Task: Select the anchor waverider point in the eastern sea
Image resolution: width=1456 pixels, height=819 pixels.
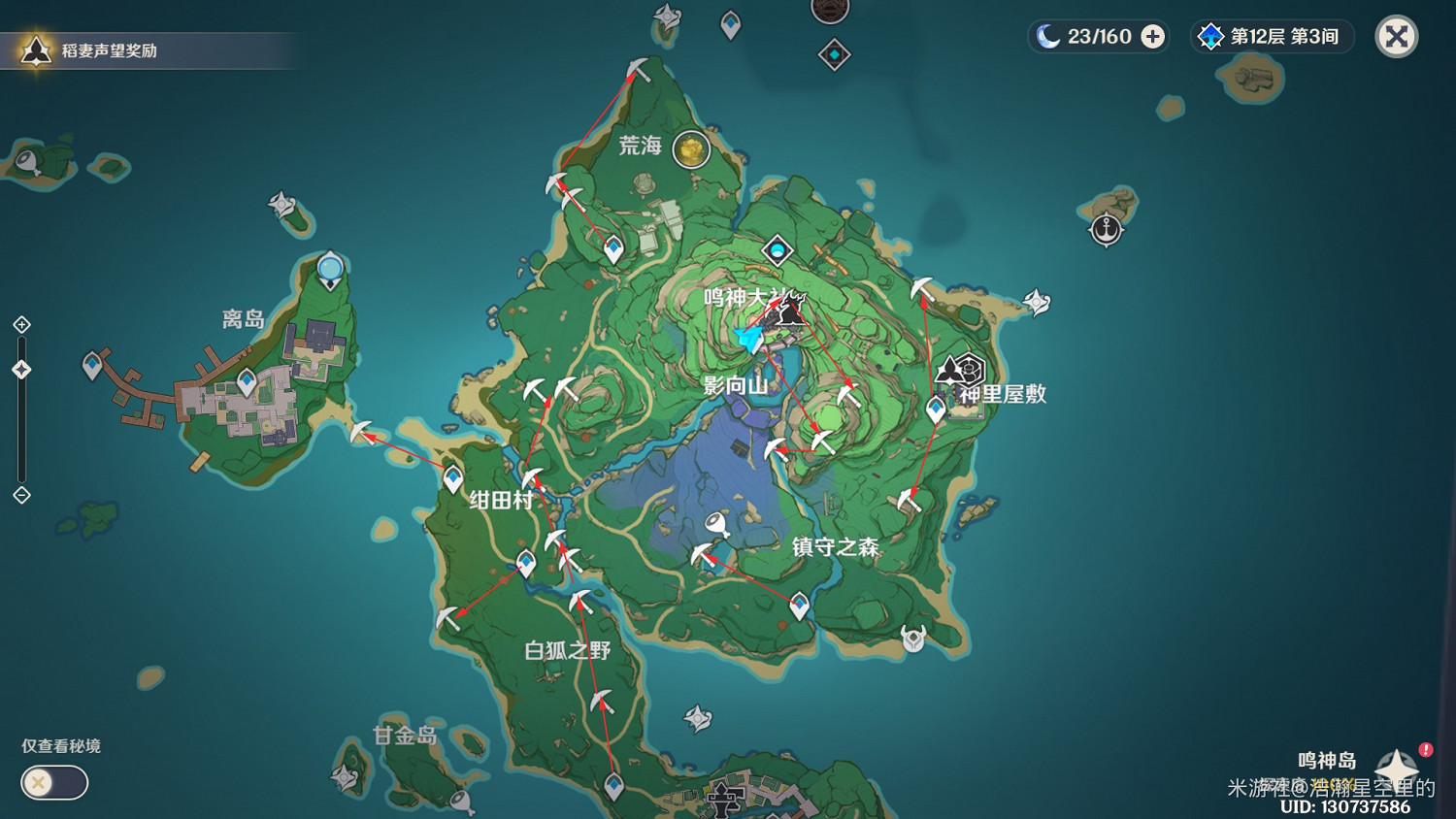Action: click(x=1106, y=230)
